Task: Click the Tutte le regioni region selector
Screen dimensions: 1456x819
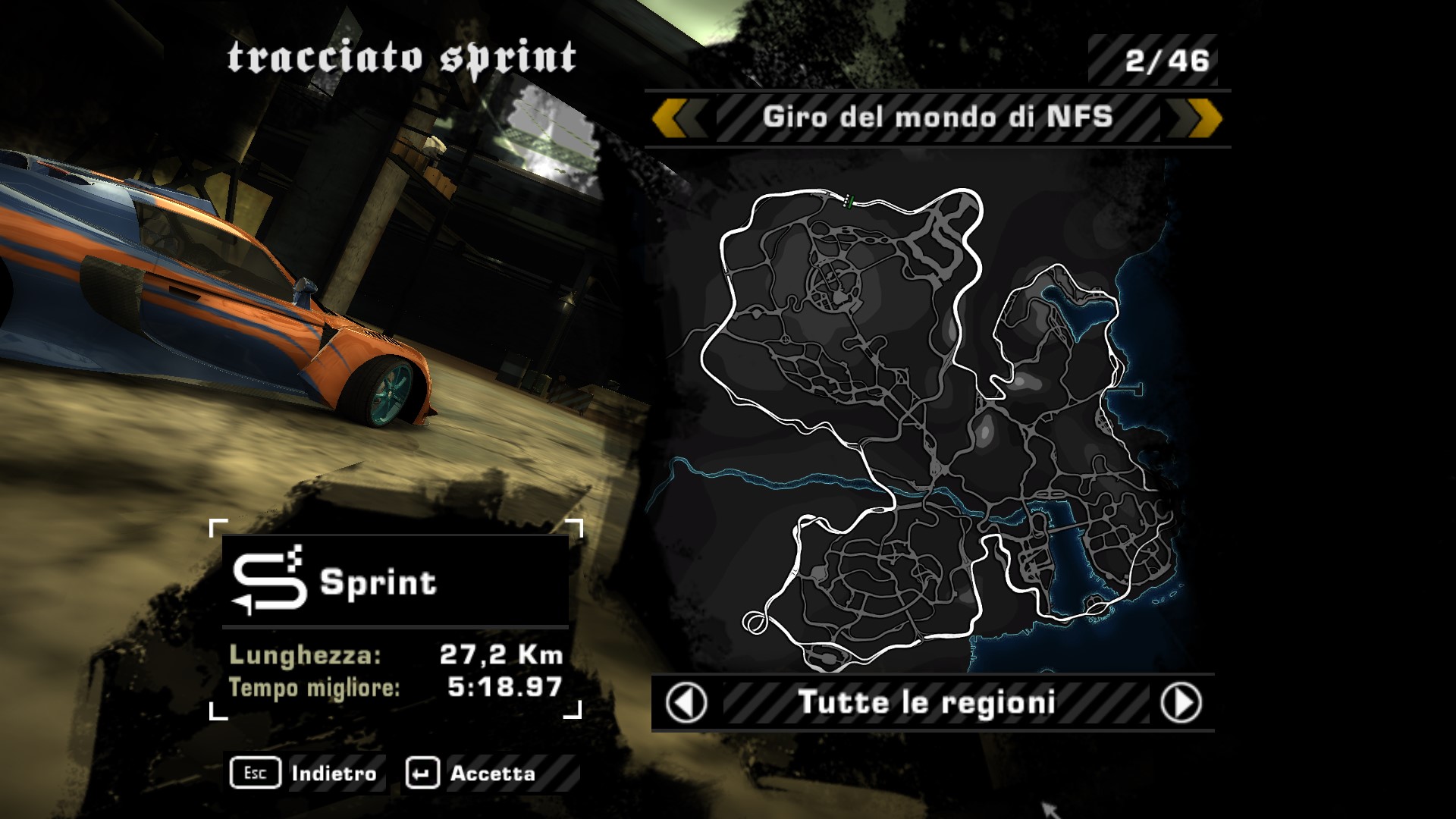Action: click(927, 702)
